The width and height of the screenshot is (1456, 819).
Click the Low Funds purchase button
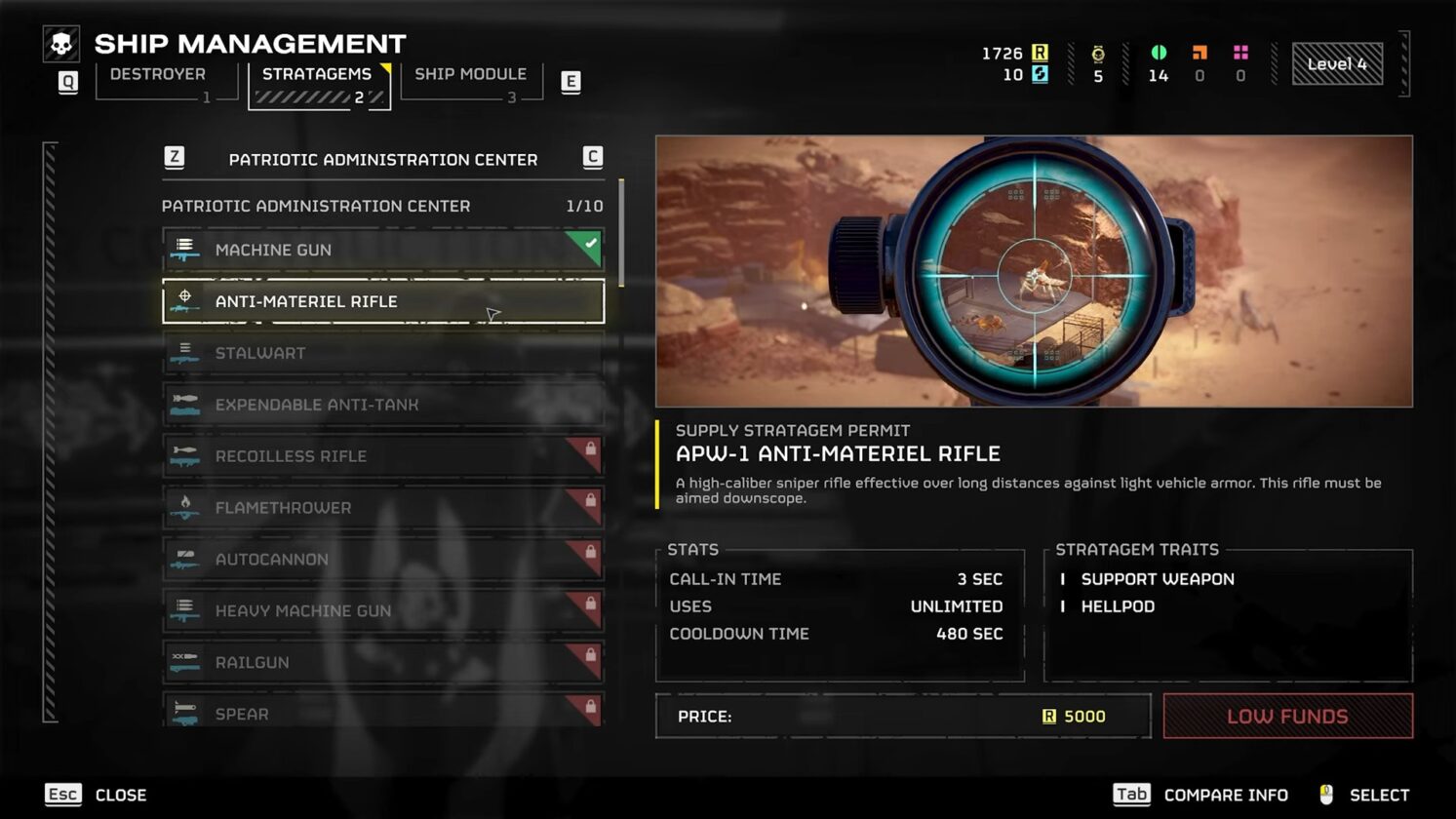pos(1287,716)
